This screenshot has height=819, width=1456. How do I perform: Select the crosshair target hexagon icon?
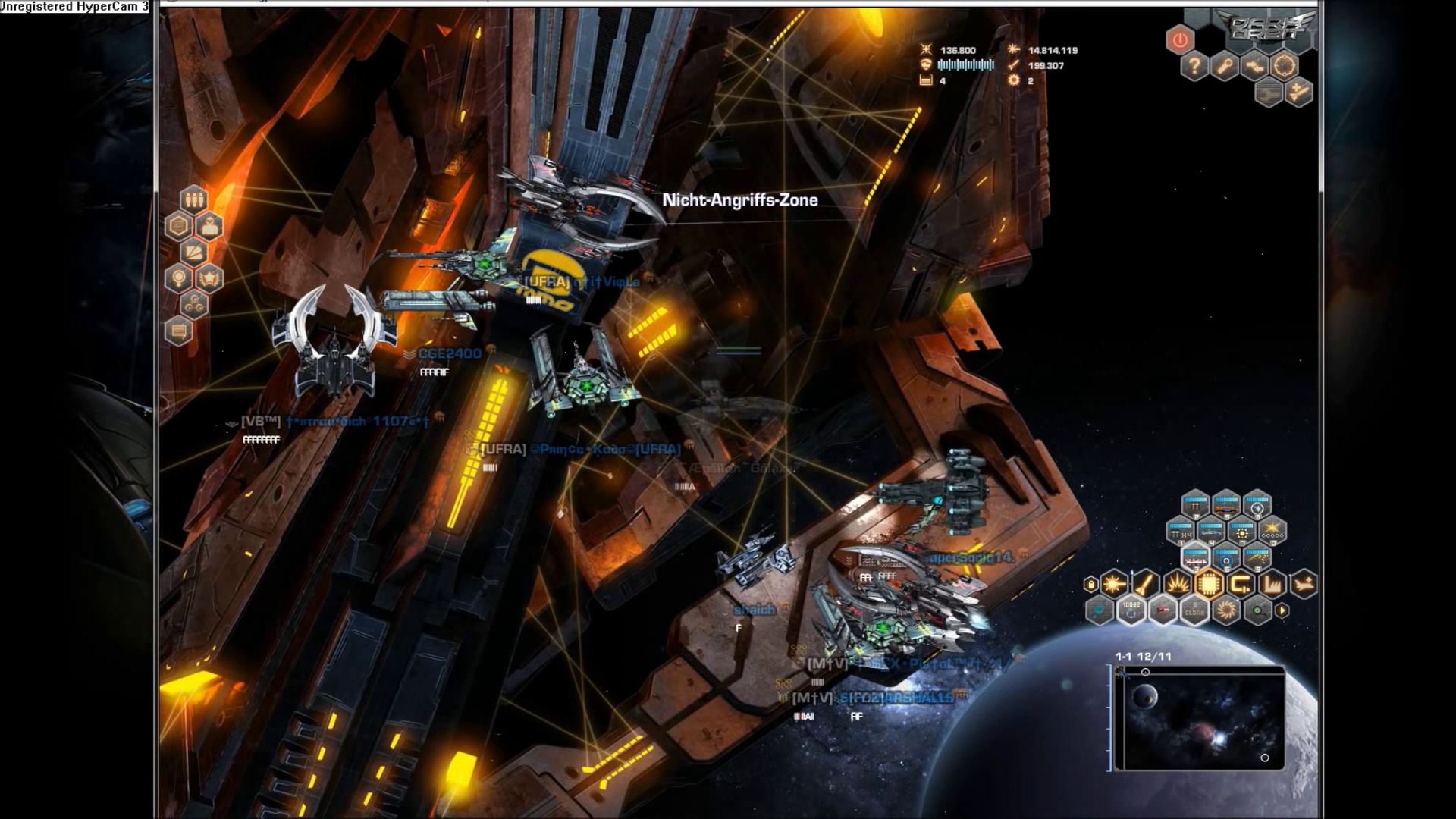click(1285, 67)
